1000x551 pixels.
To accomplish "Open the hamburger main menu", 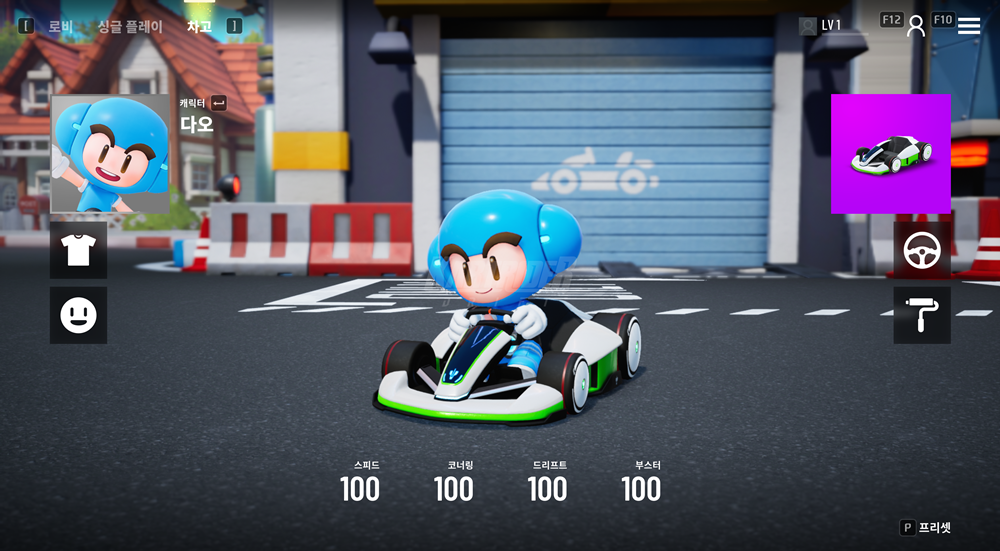I will point(969,26).
